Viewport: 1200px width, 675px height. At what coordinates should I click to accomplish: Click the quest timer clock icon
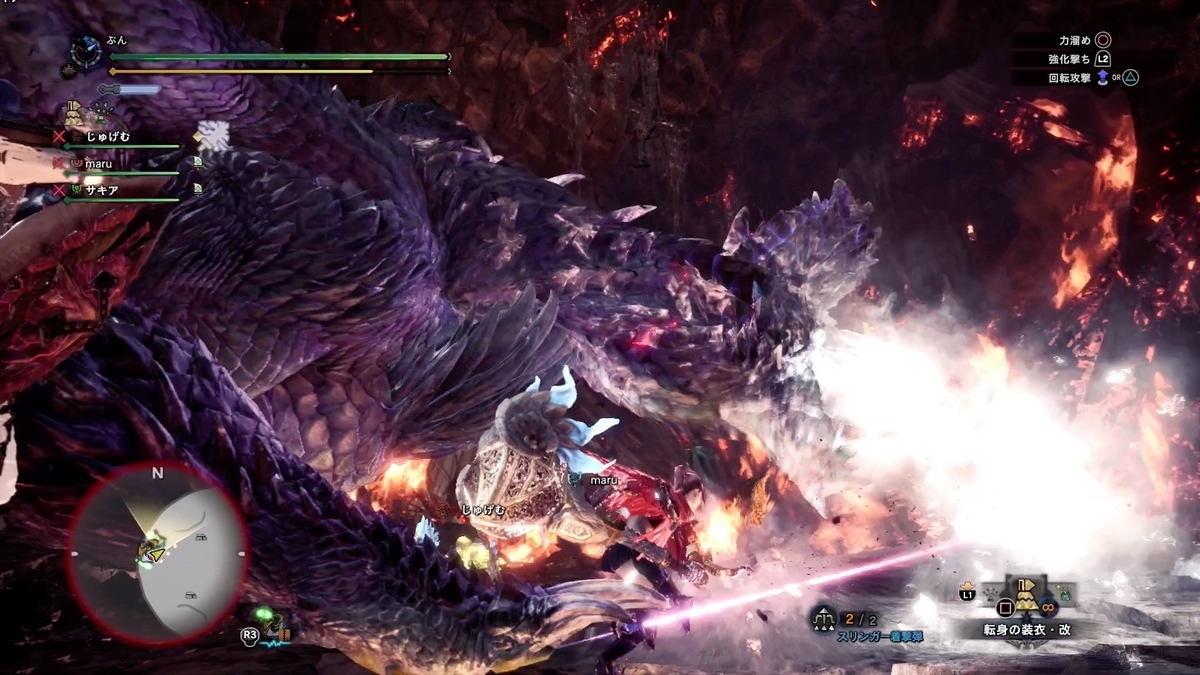pos(87,52)
